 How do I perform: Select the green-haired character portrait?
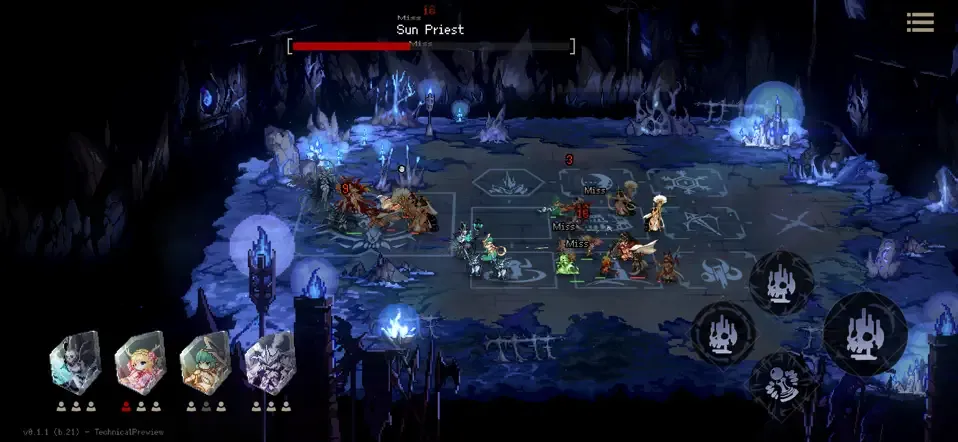204,362
